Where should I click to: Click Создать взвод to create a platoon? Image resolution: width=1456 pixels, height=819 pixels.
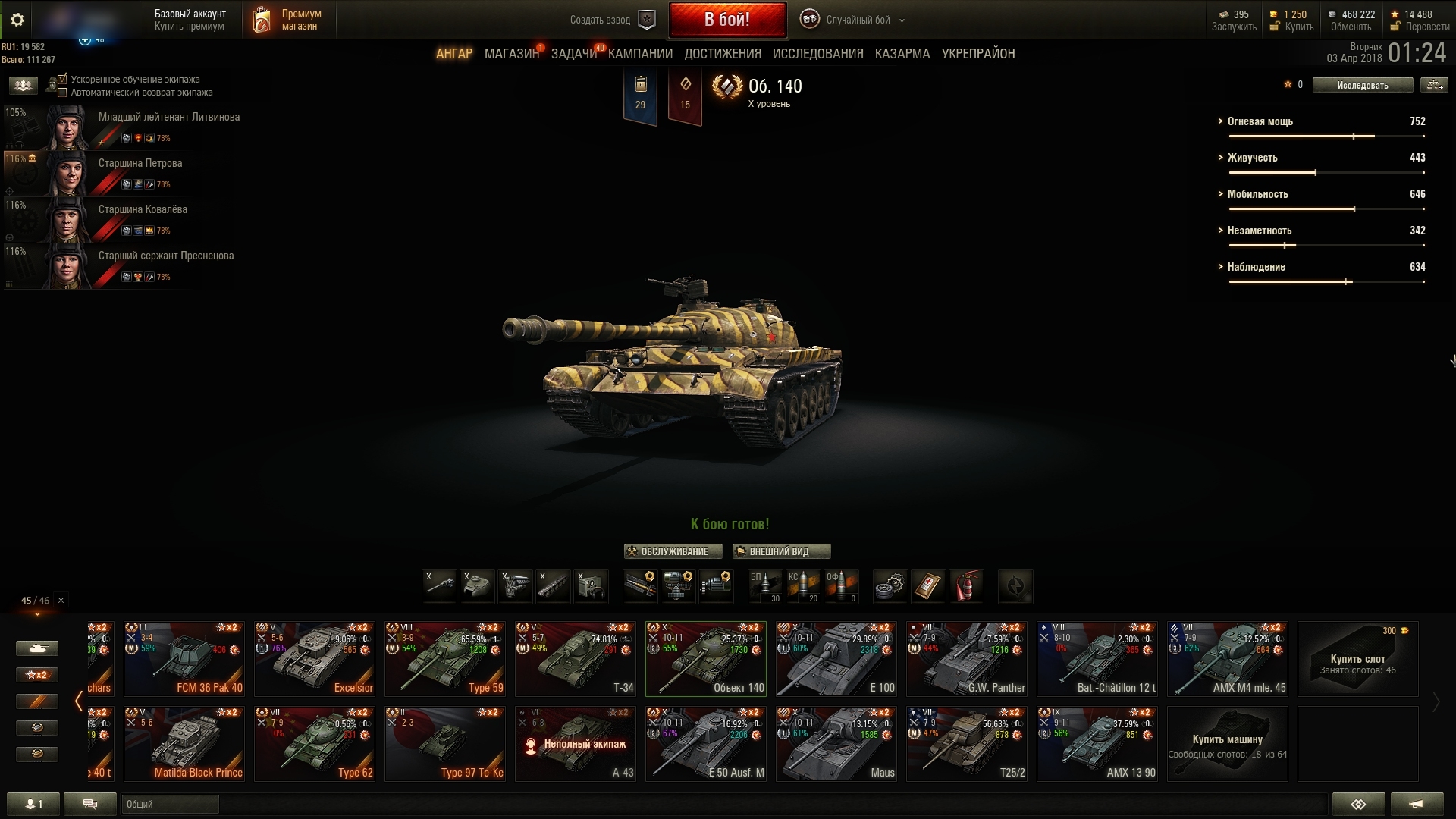coord(611,20)
